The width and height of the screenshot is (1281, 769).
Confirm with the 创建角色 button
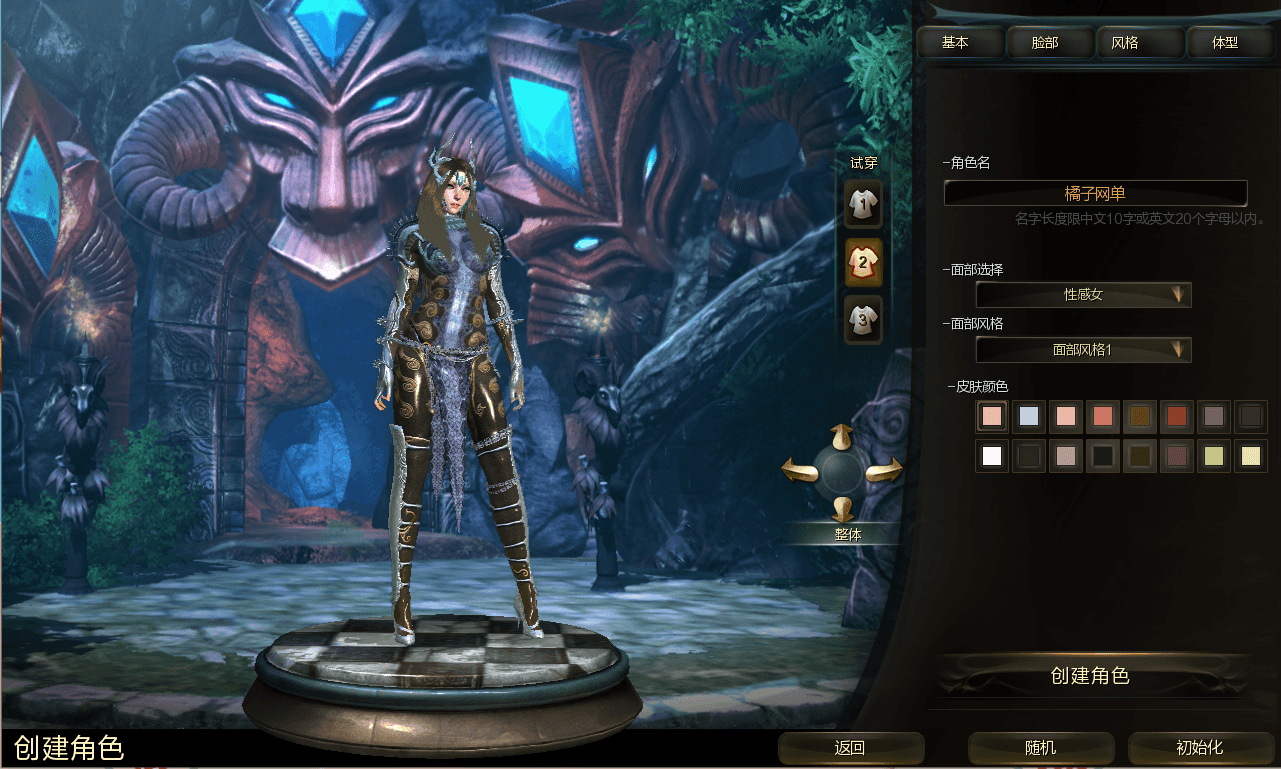1090,677
